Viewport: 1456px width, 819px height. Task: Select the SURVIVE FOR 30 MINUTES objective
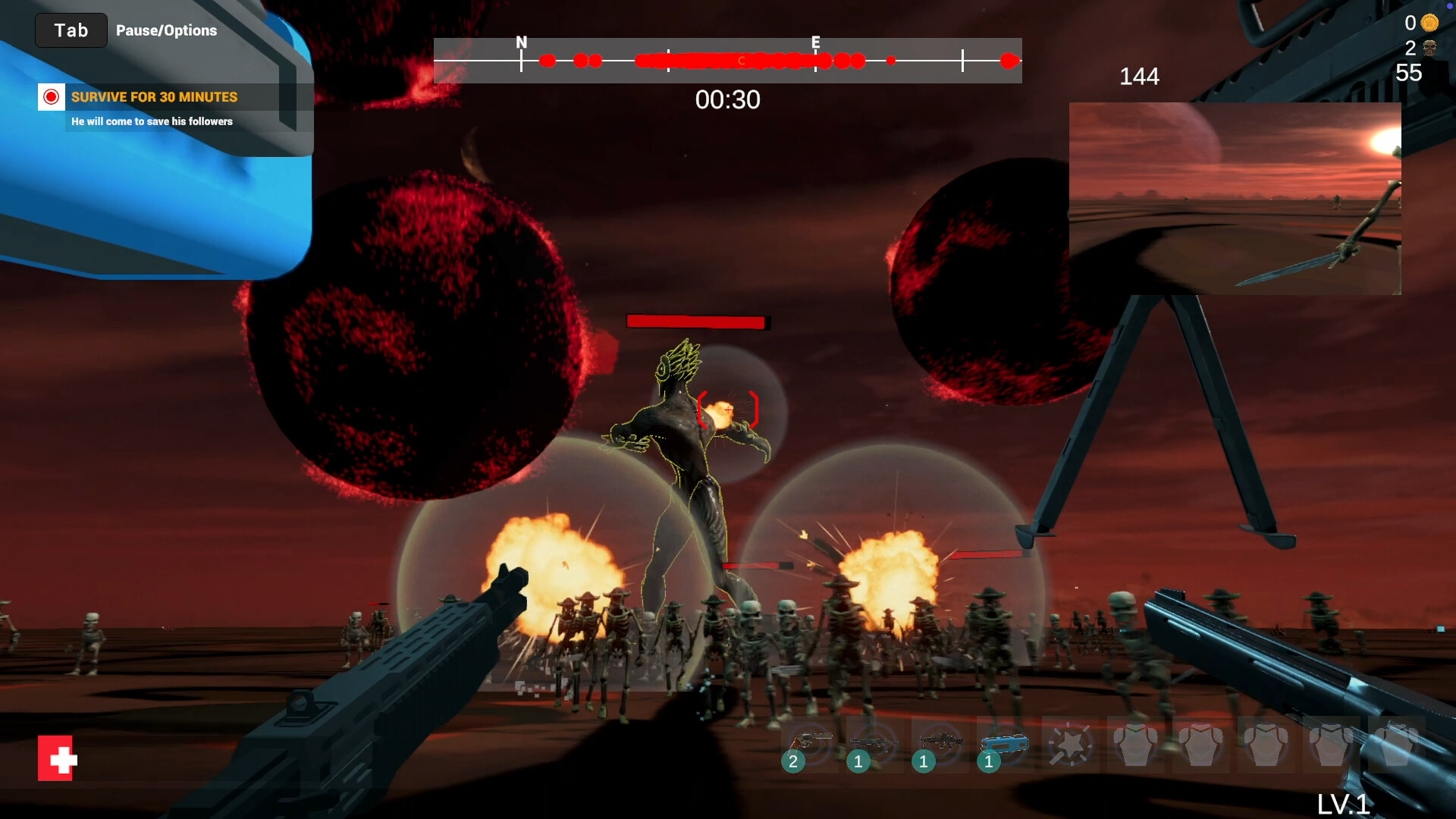154,97
